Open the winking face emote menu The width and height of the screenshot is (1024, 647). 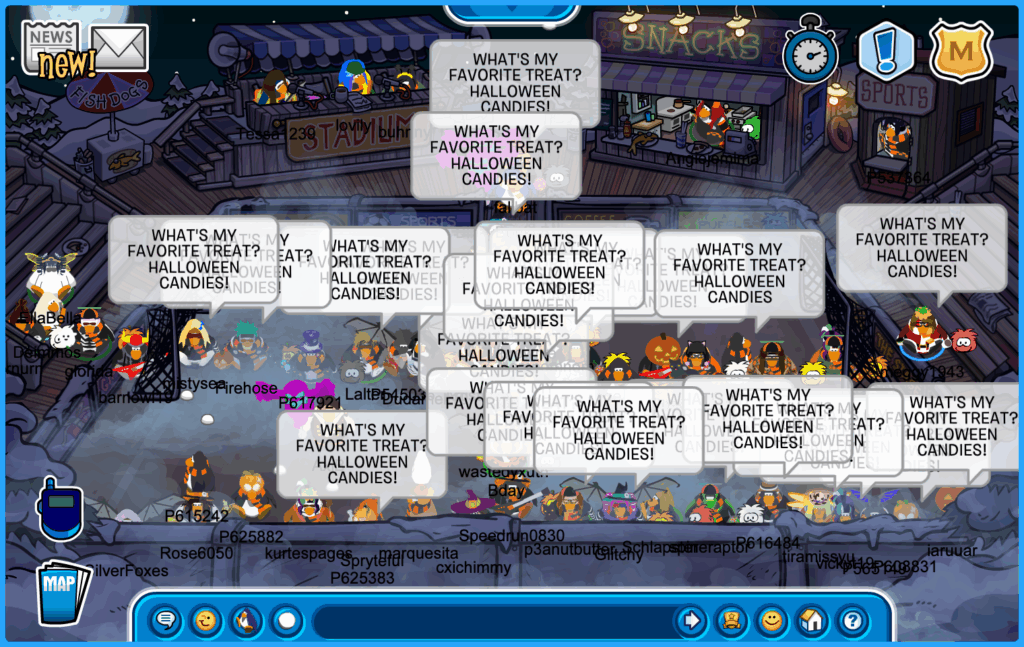[x=206, y=621]
